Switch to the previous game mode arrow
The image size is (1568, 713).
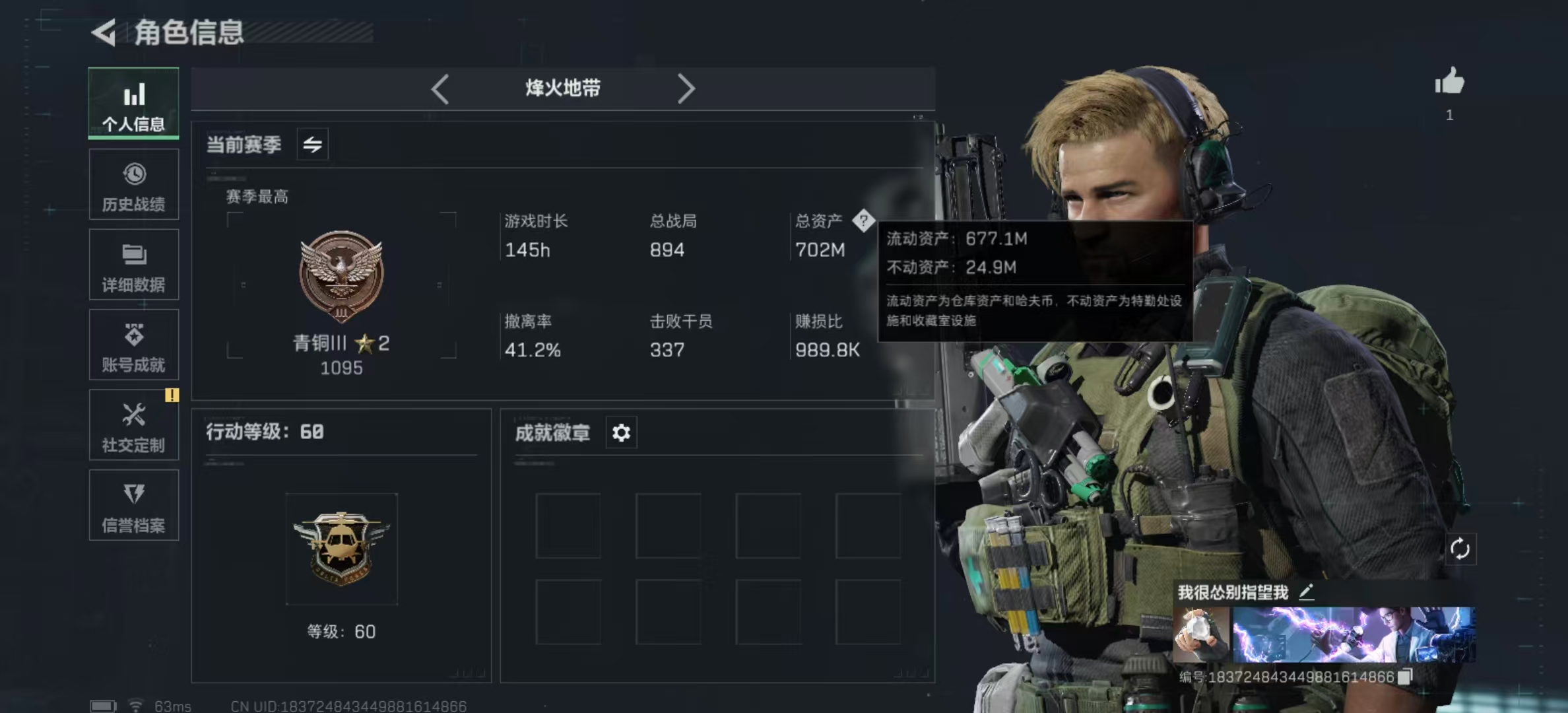tap(440, 88)
